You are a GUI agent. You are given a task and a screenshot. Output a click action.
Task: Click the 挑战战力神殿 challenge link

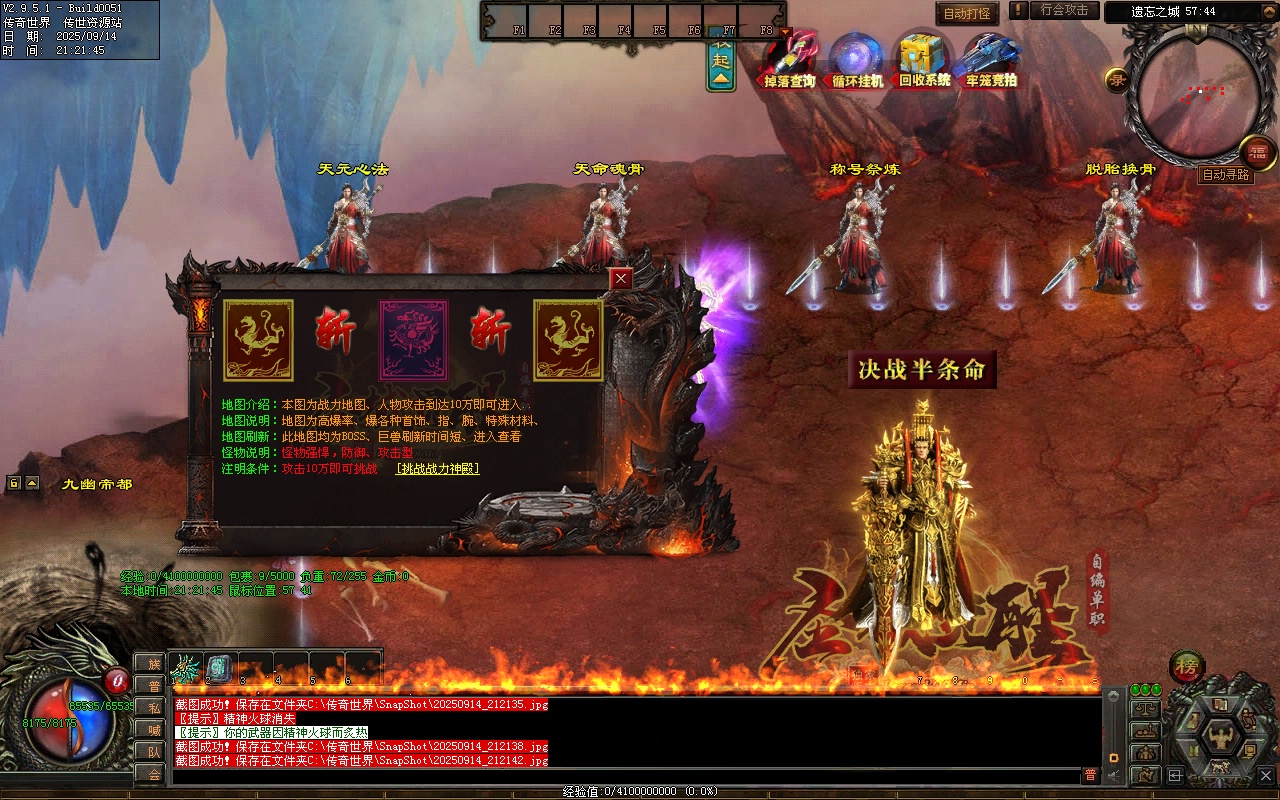[x=438, y=468]
